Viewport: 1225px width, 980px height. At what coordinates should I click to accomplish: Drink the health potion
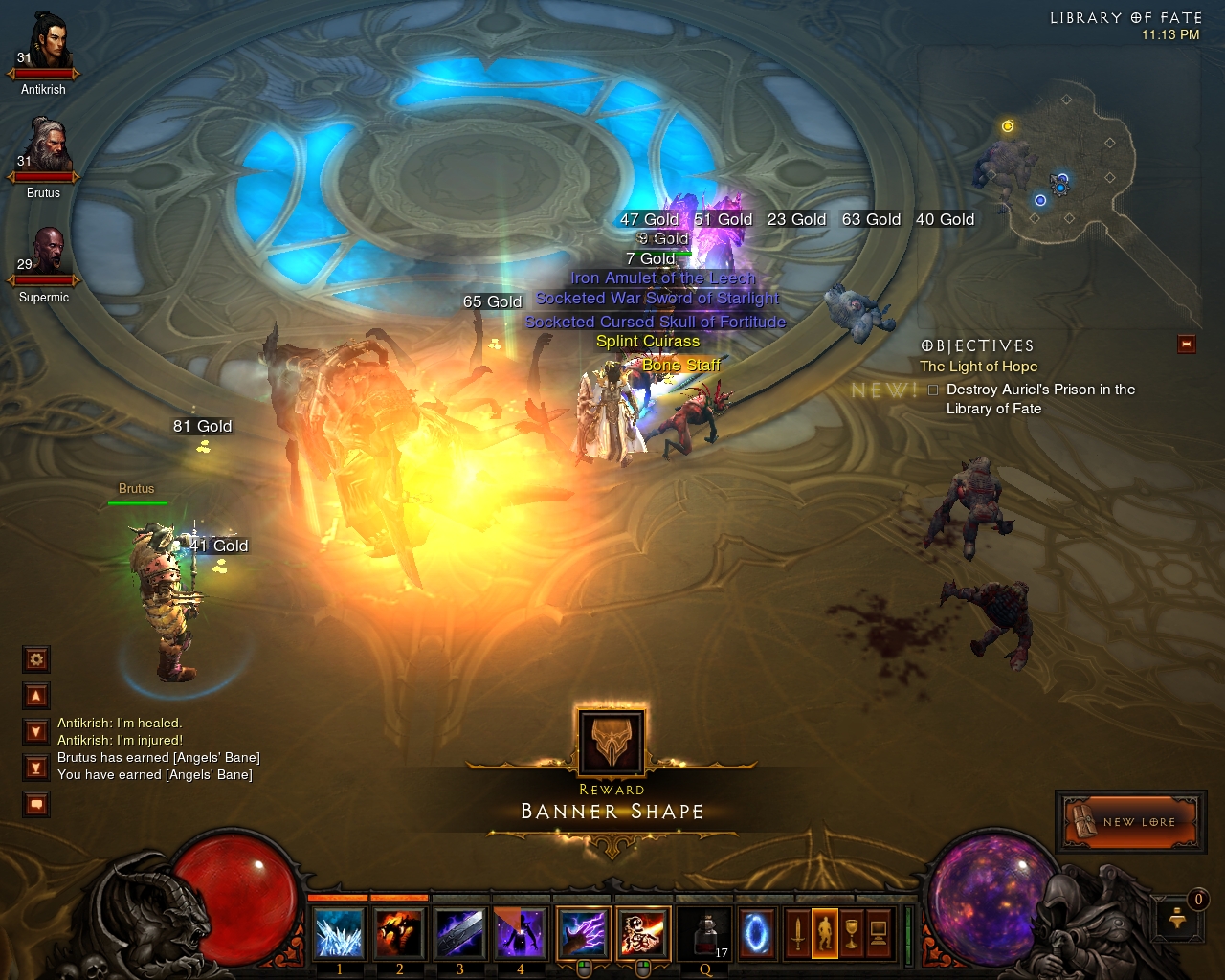(x=705, y=933)
